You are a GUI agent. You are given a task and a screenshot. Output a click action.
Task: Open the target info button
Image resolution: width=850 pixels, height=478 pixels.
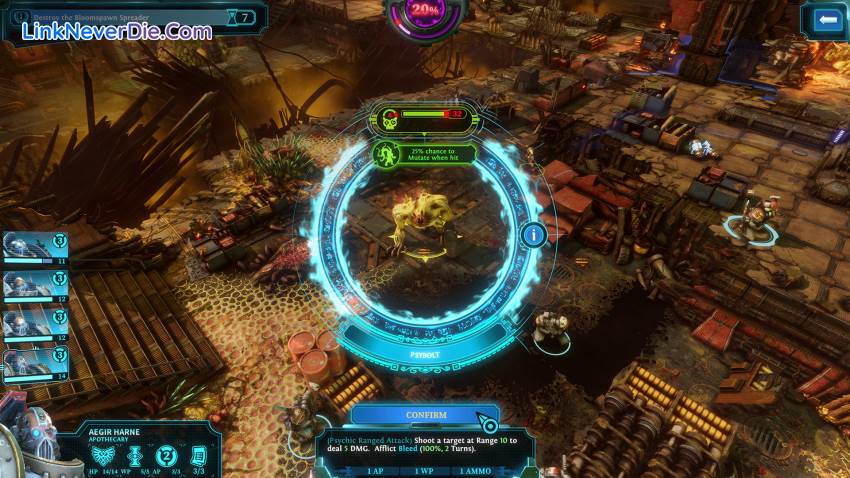coord(533,236)
